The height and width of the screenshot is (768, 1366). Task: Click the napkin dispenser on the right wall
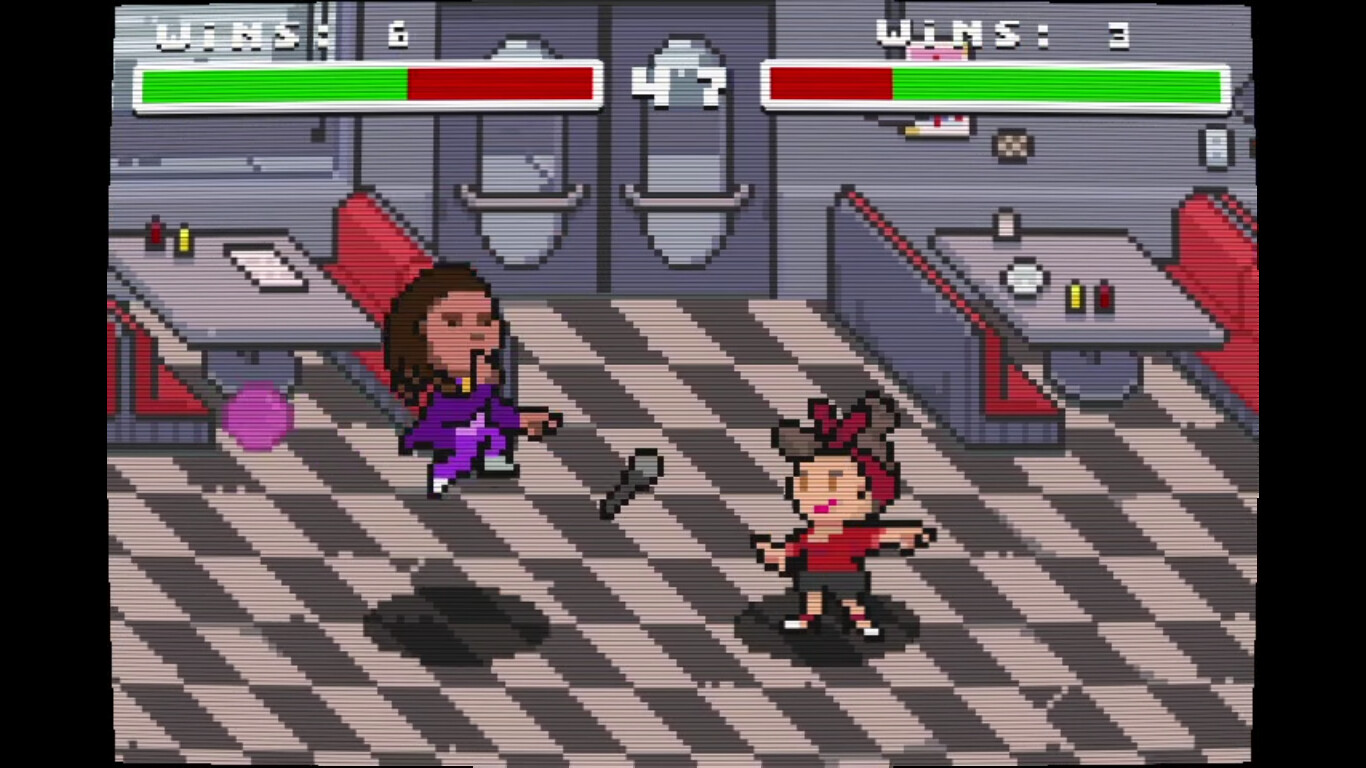[1215, 147]
